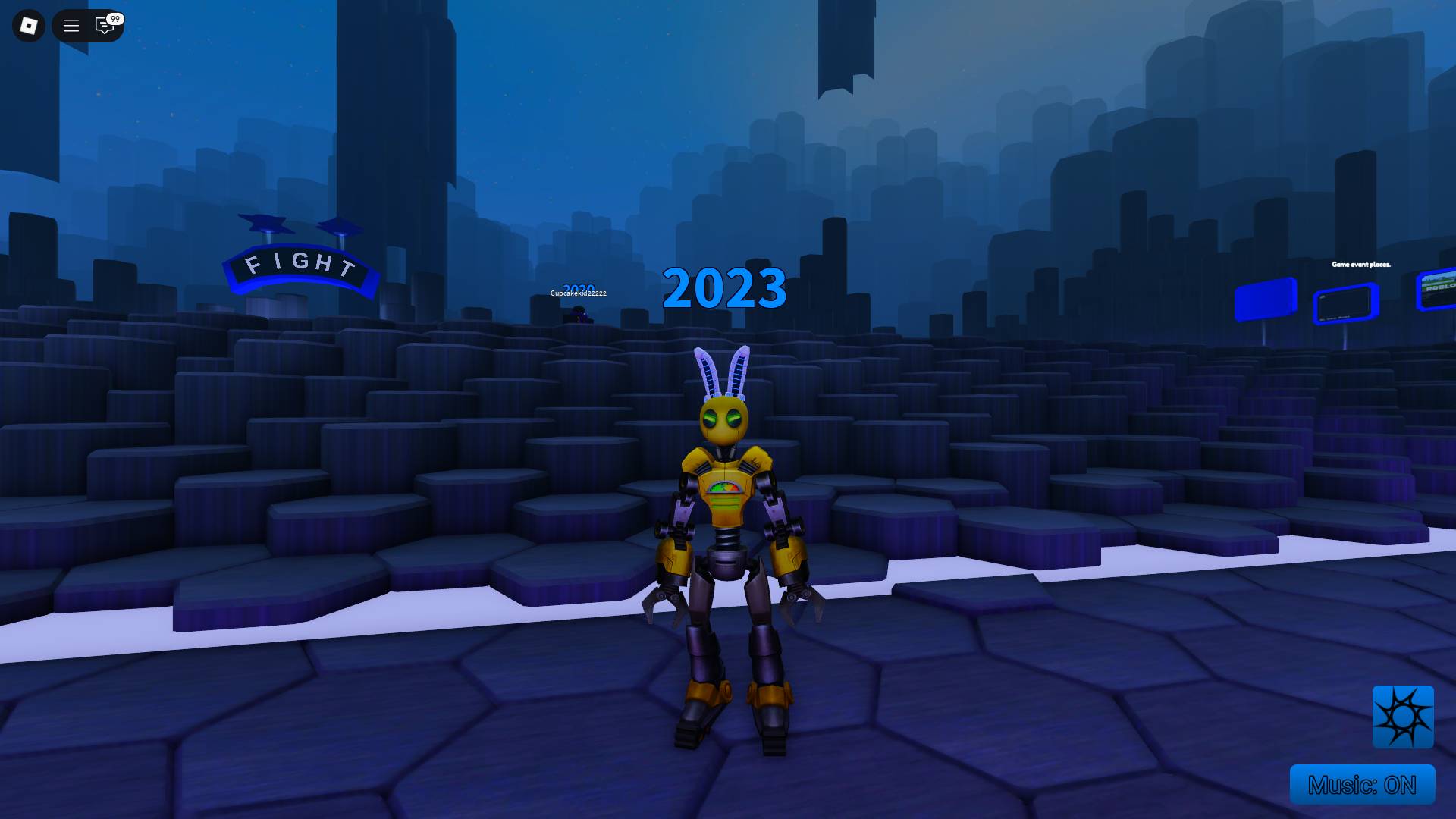
Task: Toggle the chat panel visibility
Action: 104,25
